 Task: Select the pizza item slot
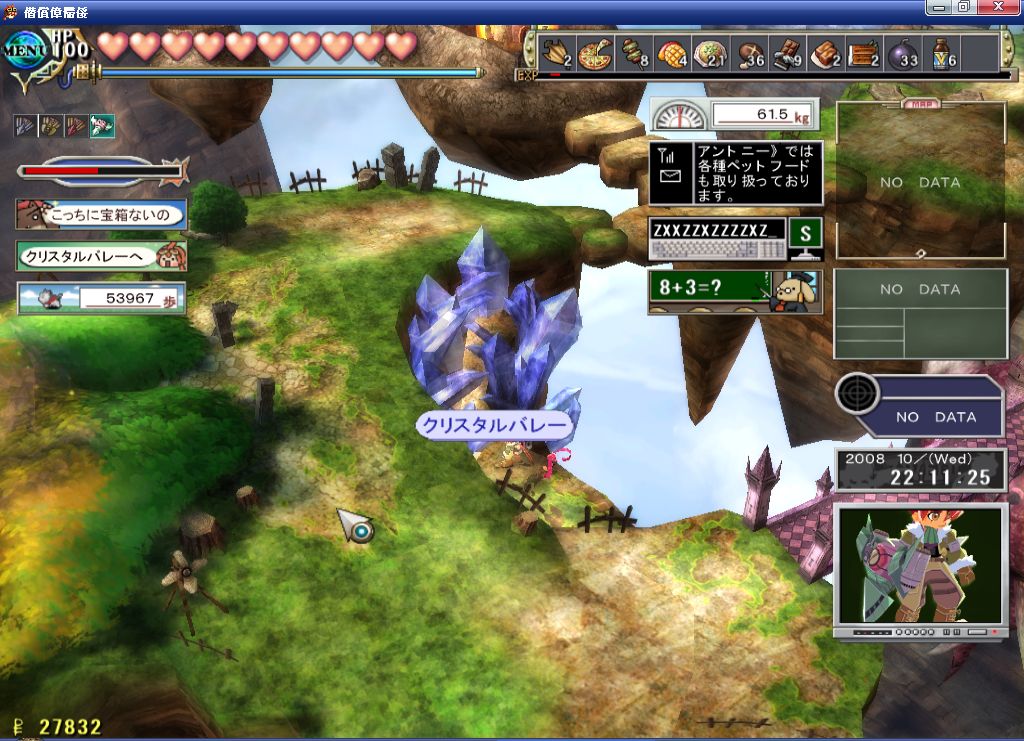tap(596, 54)
